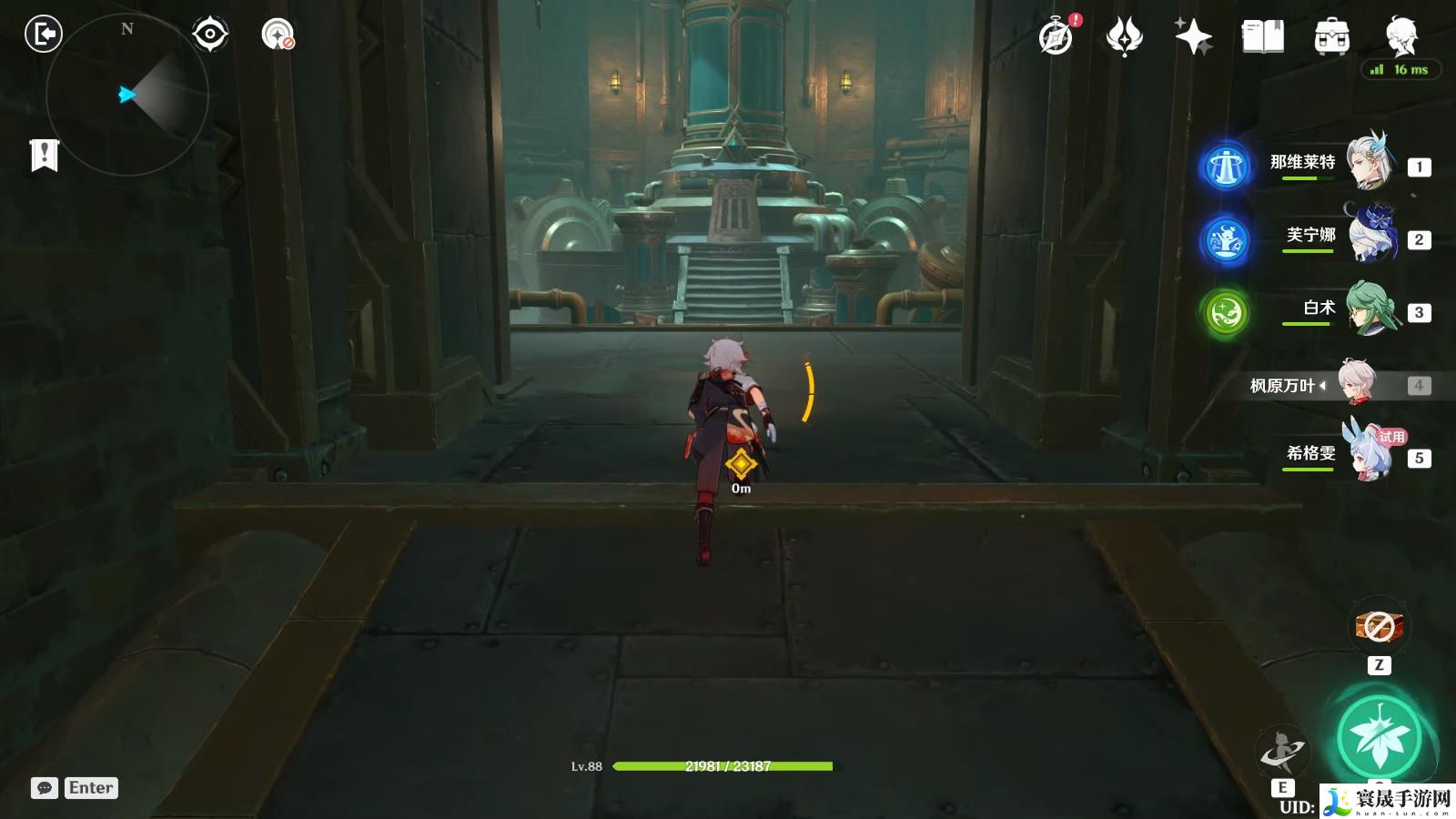Open the four-pointed star wish menu

(x=1193, y=37)
